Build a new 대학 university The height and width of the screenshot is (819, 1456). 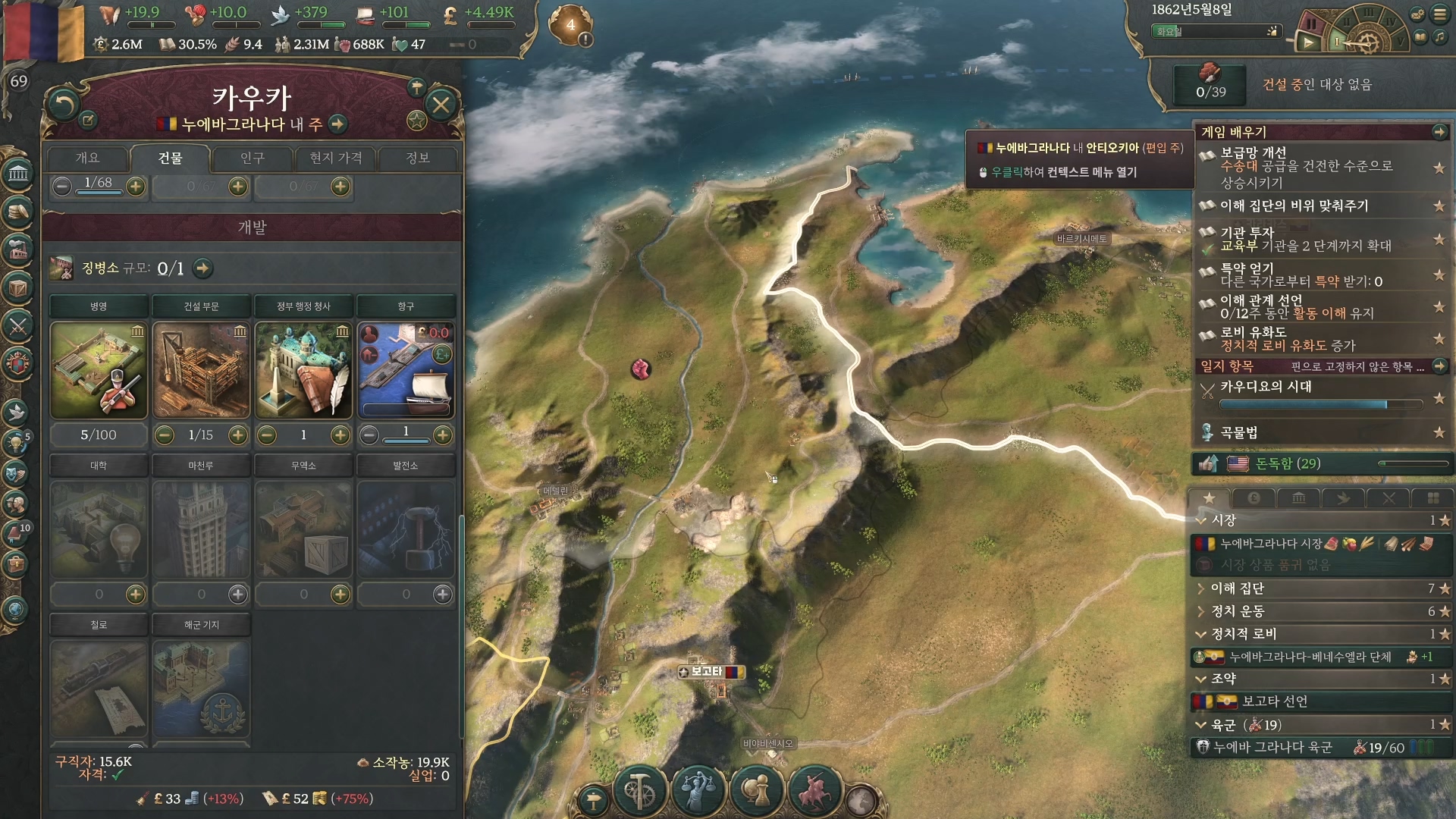tap(136, 595)
